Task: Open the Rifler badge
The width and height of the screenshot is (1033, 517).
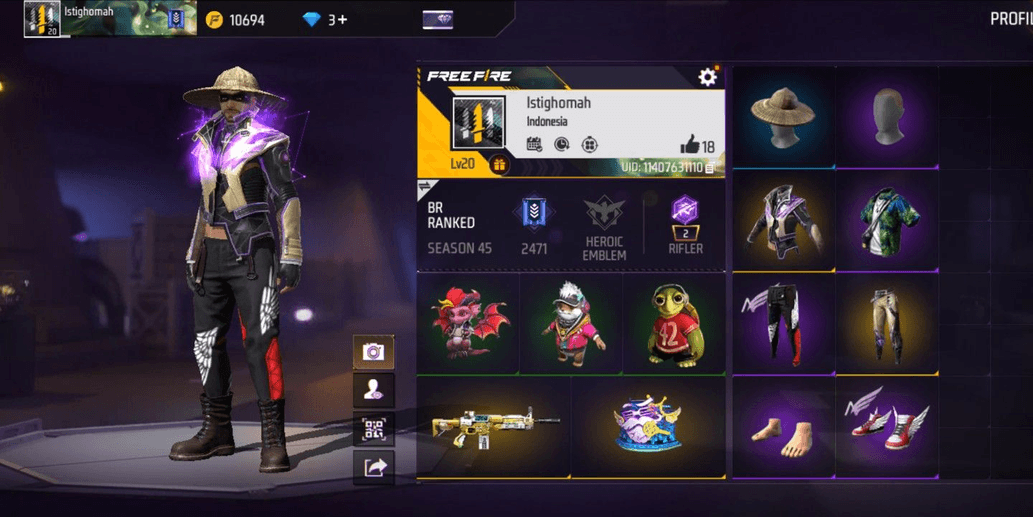Action: click(x=686, y=227)
